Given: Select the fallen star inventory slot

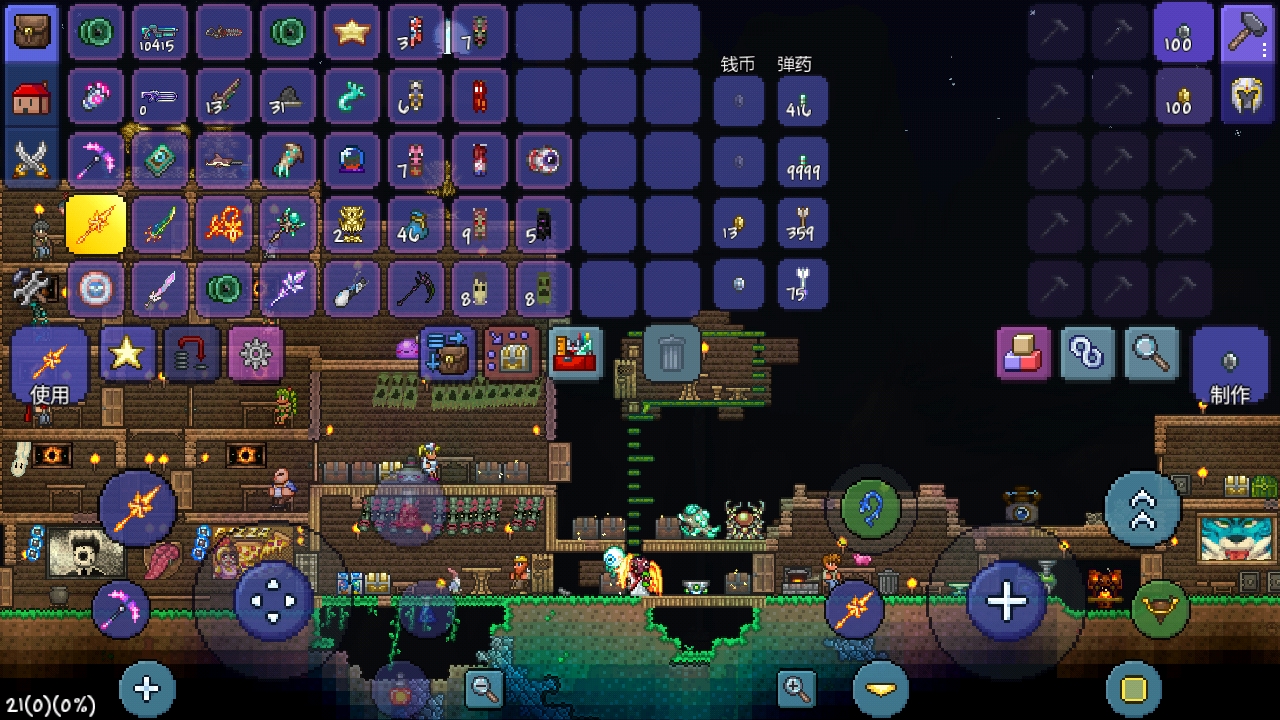Looking at the screenshot, I should coord(352,33).
